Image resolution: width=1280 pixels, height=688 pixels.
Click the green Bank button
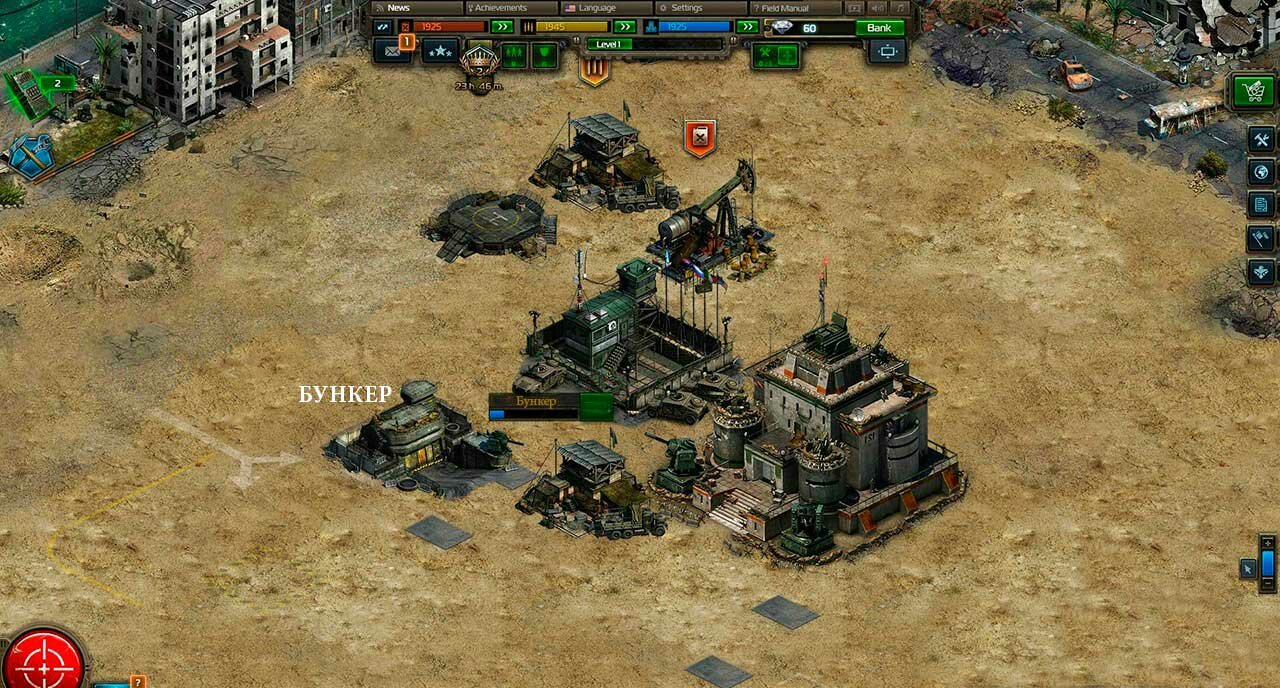(x=880, y=28)
